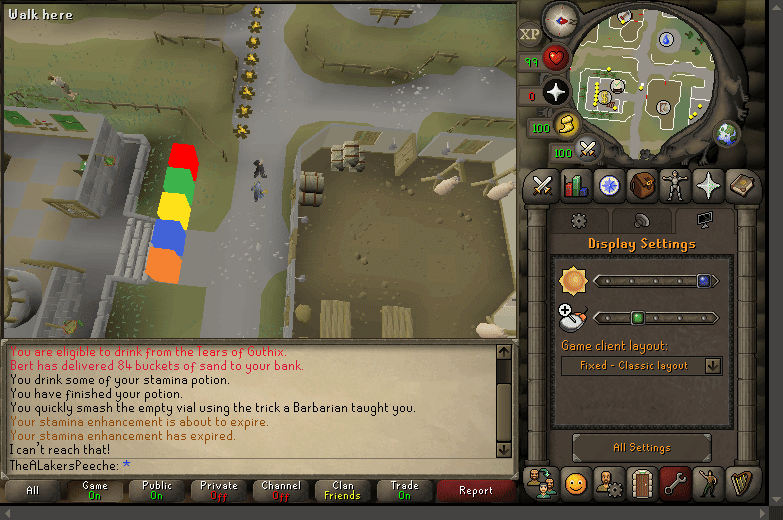
Task: Open the worn equipment tab
Action: click(674, 185)
